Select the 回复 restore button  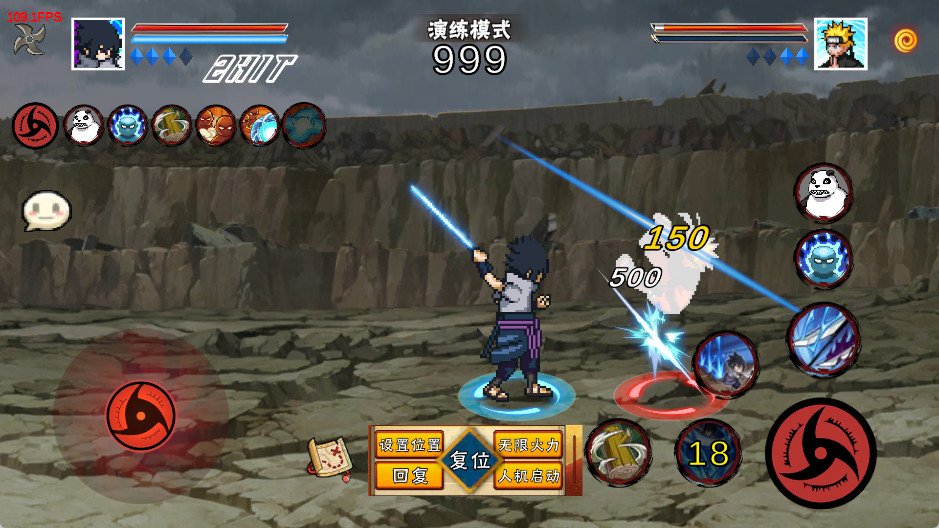(410, 476)
